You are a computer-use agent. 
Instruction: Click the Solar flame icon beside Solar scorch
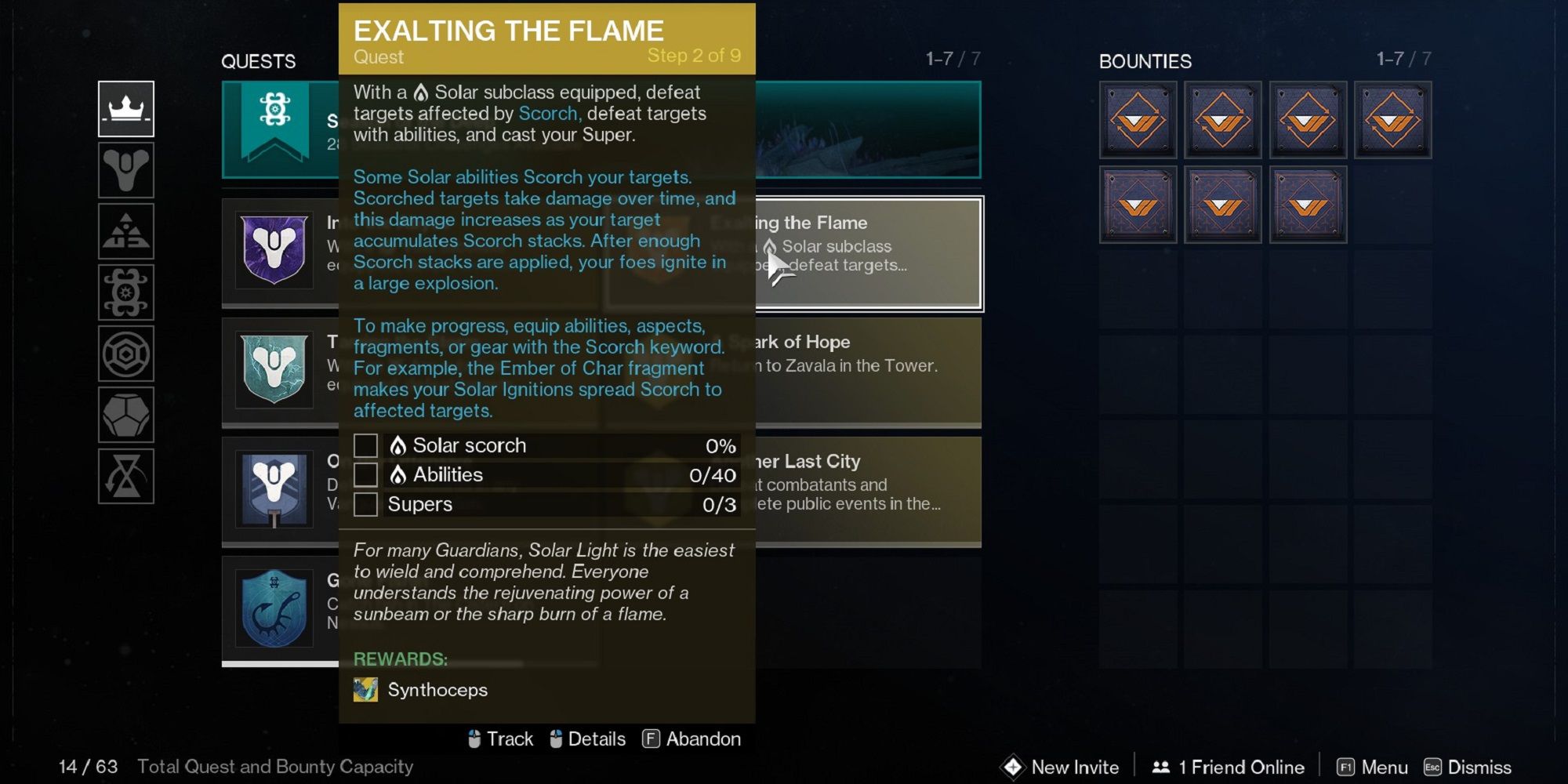coord(400,445)
